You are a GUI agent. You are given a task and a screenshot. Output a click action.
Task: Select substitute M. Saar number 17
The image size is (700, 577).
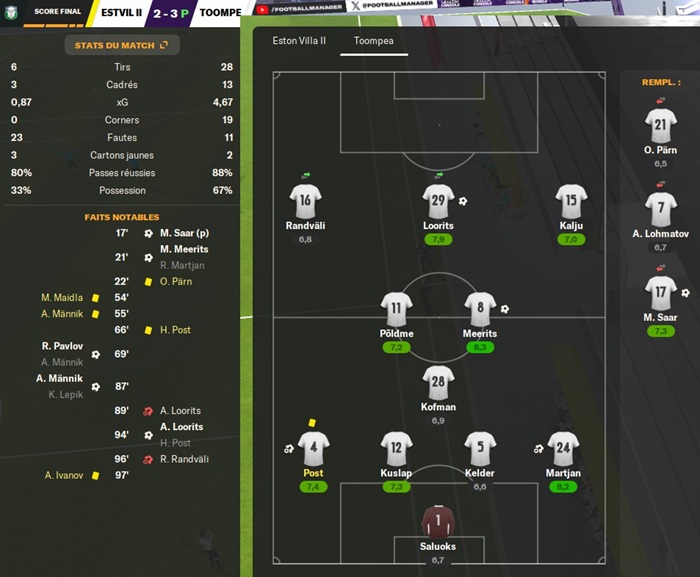[660, 293]
